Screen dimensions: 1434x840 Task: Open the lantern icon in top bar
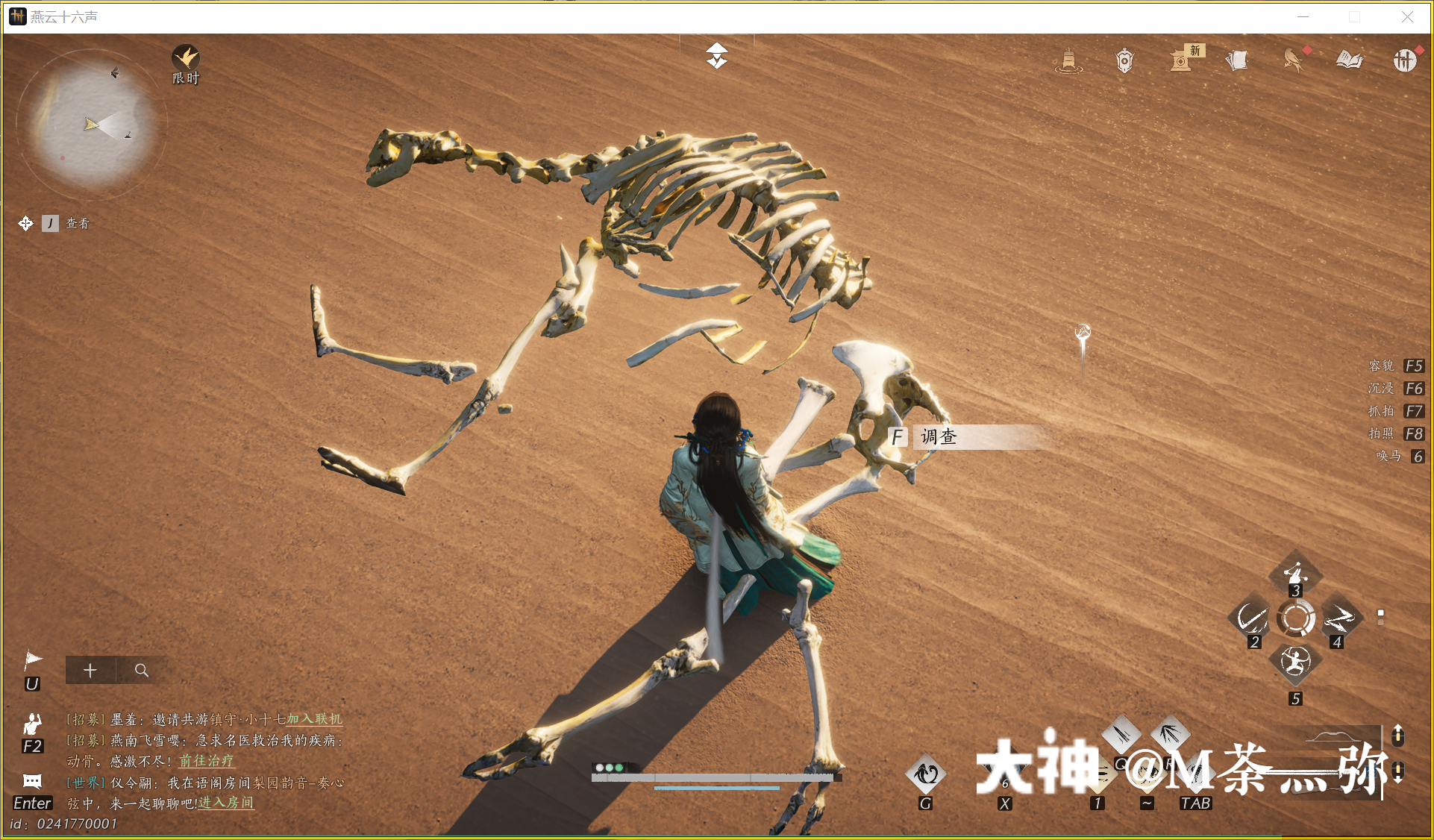(x=1068, y=60)
